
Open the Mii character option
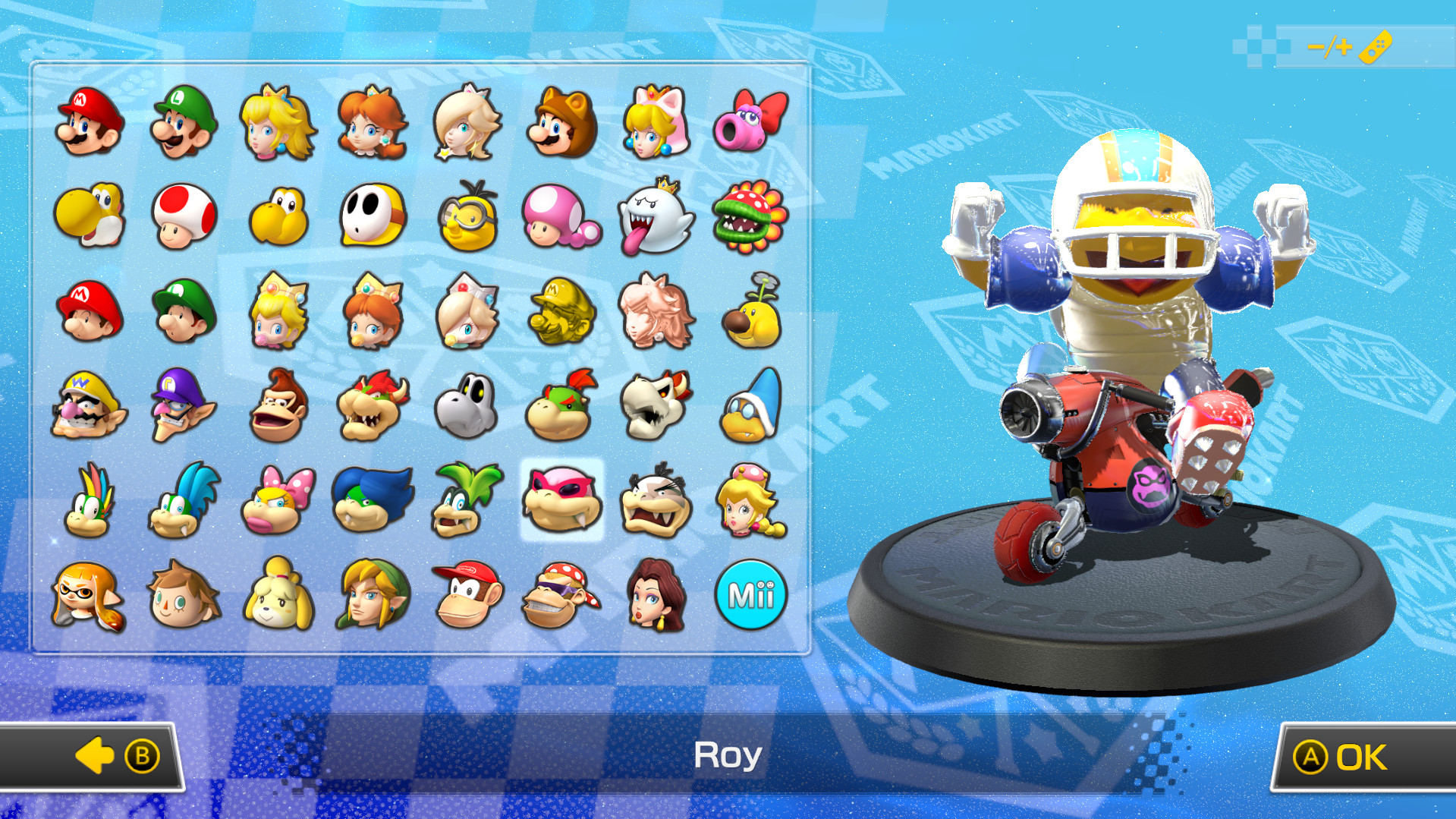click(751, 596)
